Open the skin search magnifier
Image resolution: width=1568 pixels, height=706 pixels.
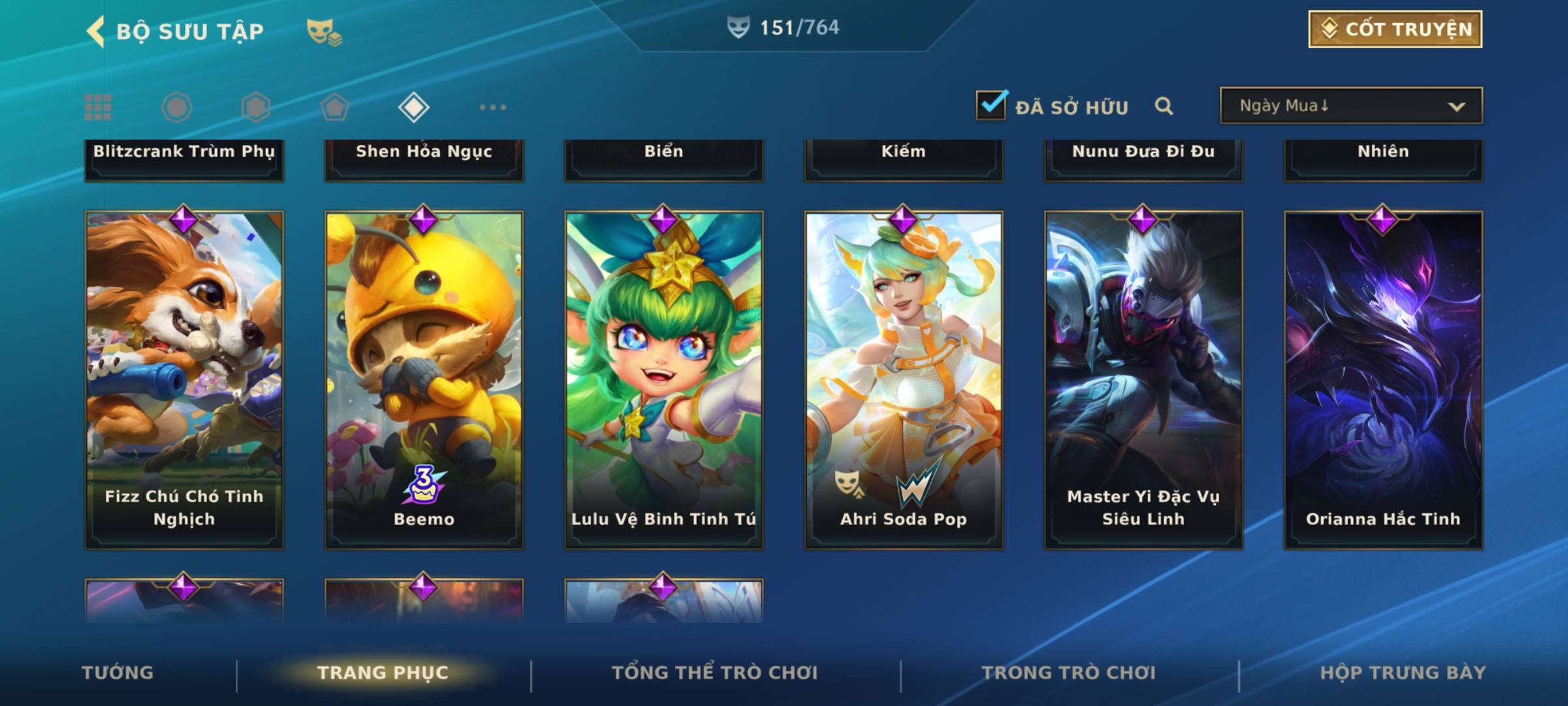[x=1164, y=106]
